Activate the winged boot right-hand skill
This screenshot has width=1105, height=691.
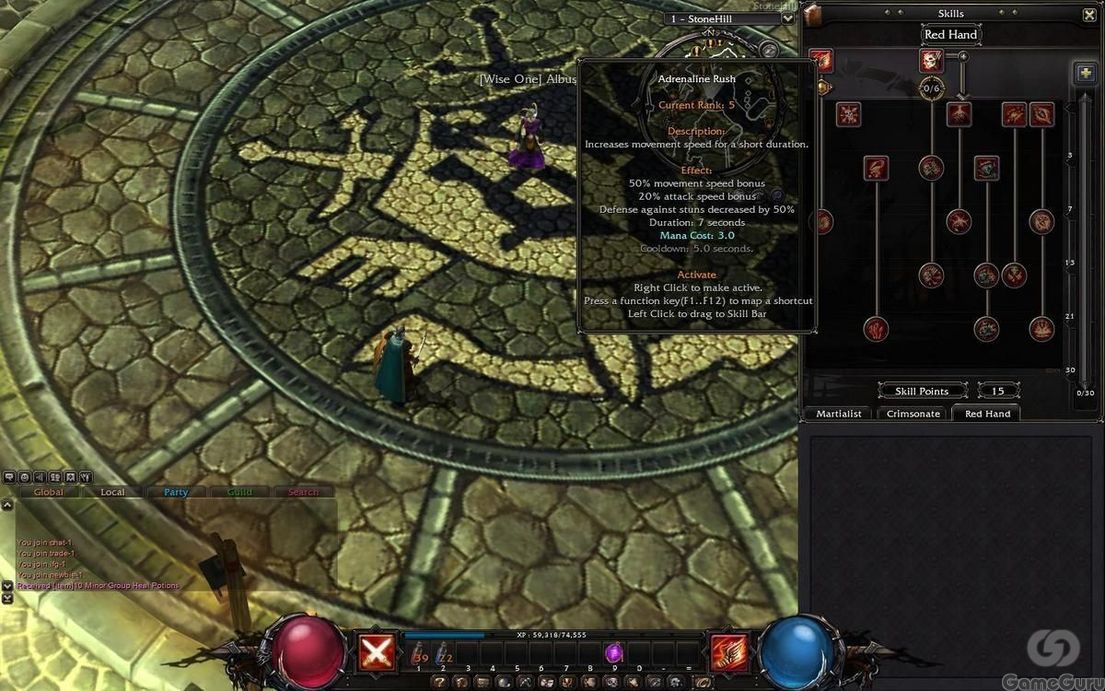[728, 653]
